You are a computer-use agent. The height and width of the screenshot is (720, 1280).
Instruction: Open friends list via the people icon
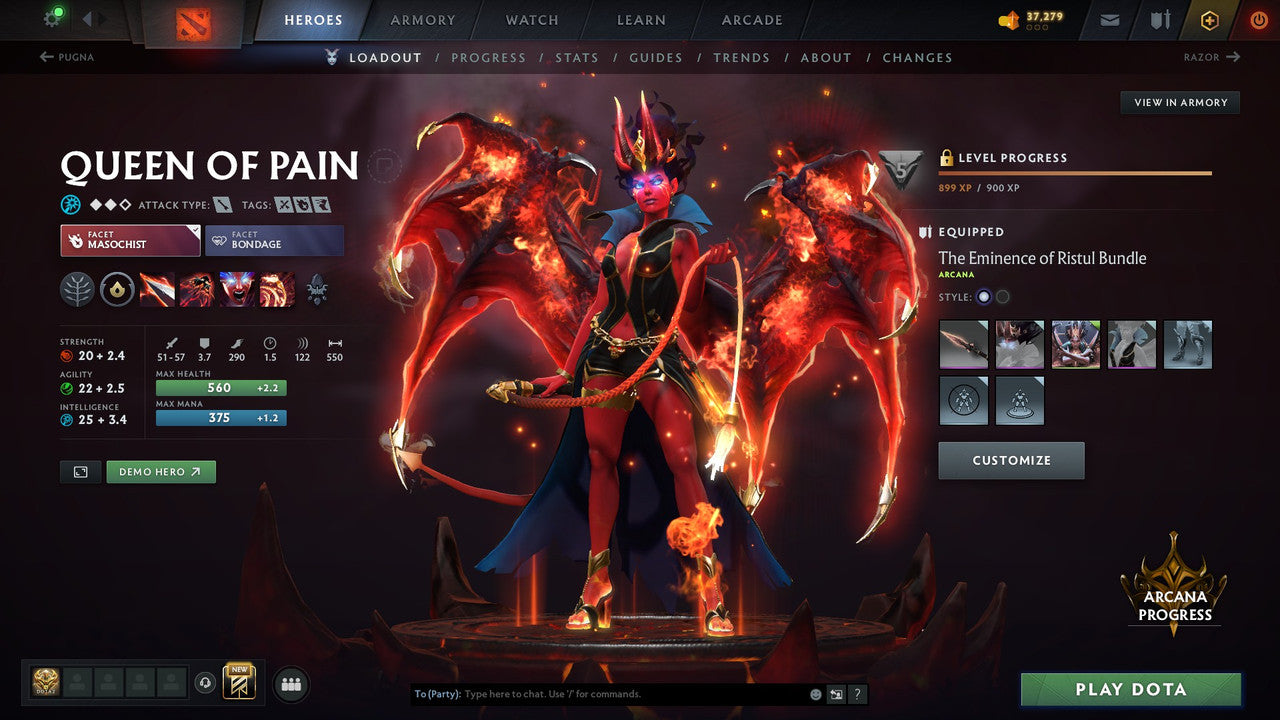(290, 683)
